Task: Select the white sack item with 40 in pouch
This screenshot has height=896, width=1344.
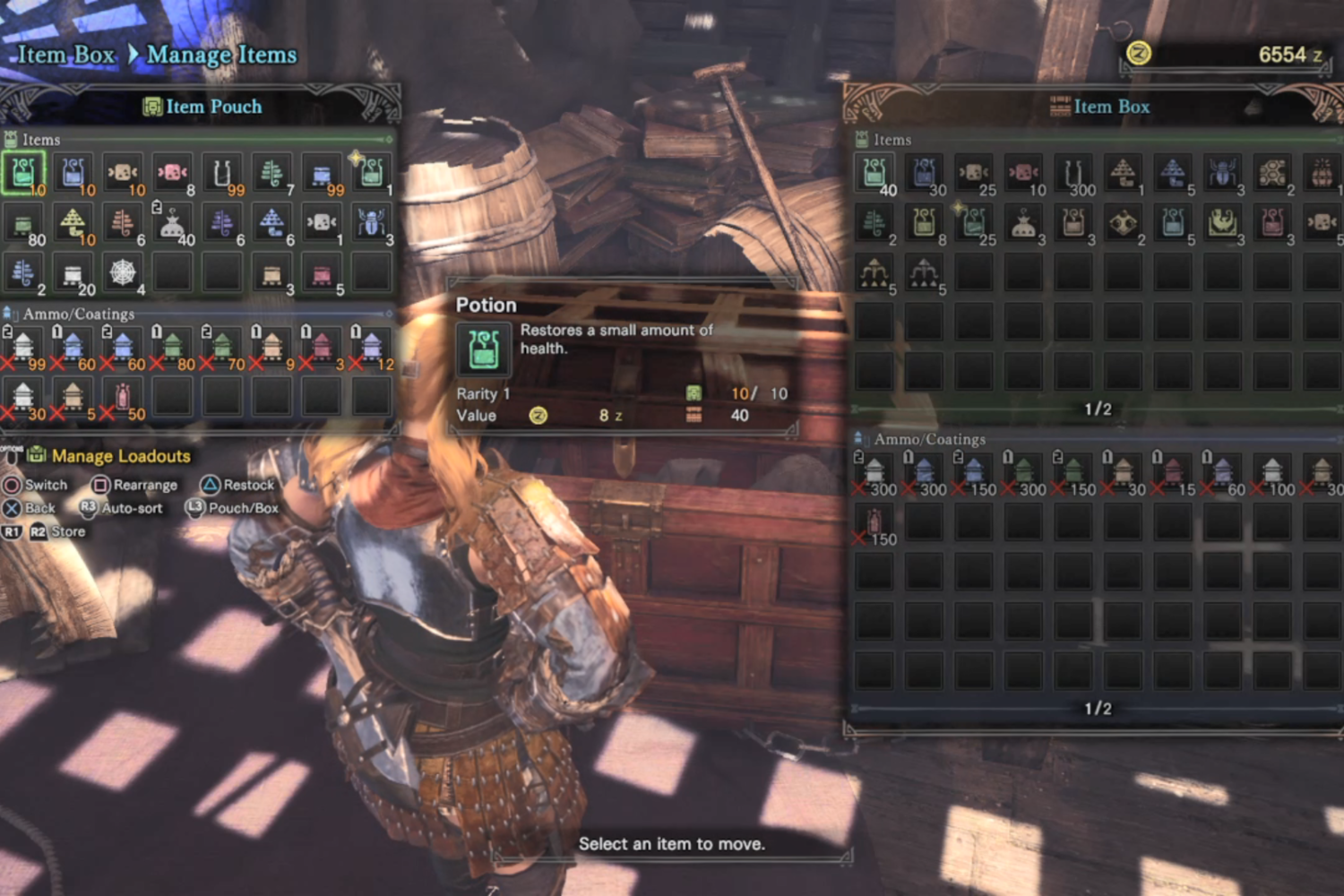Action: pyautogui.click(x=172, y=221)
